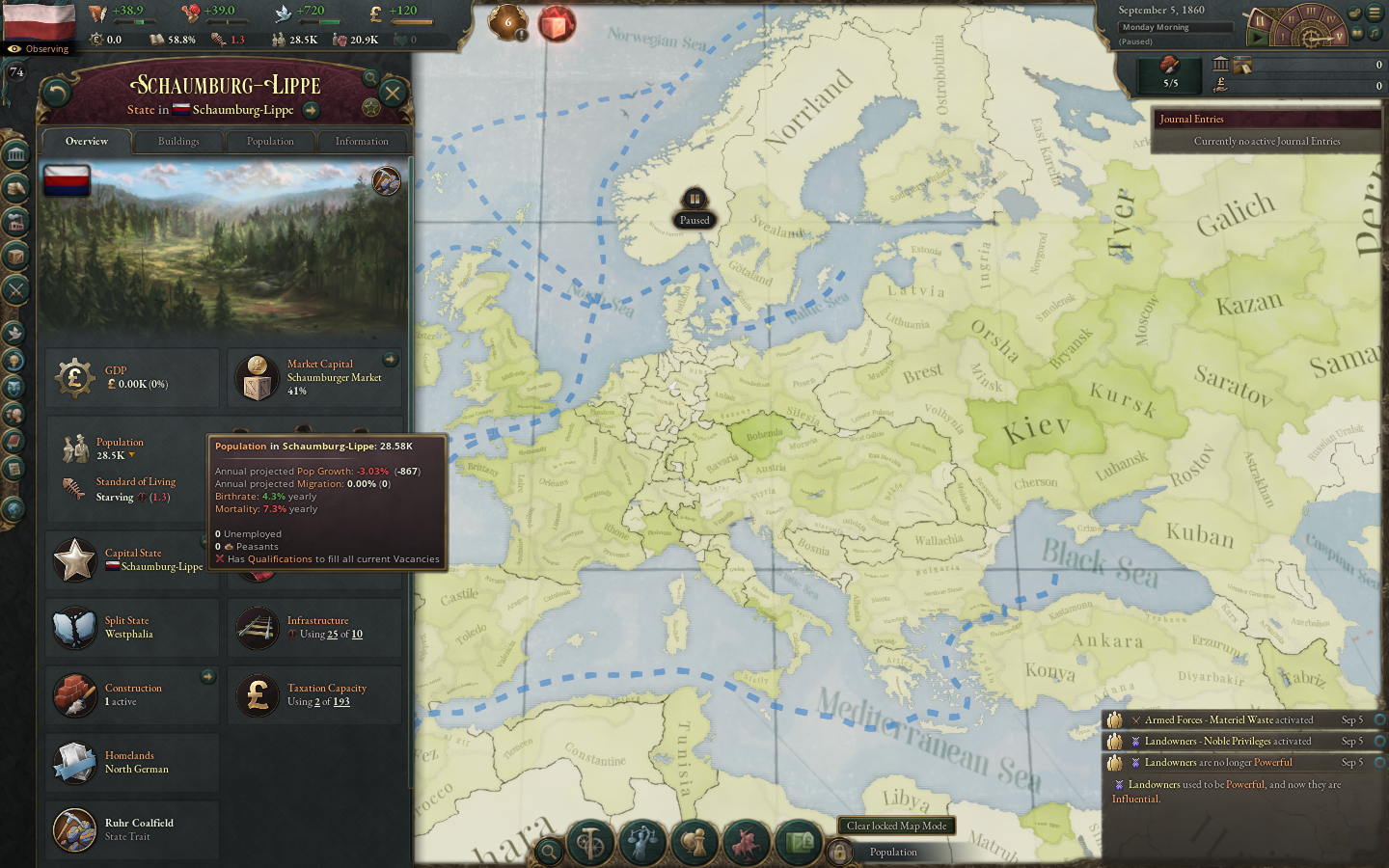Switch to the Population tab

(x=271, y=141)
